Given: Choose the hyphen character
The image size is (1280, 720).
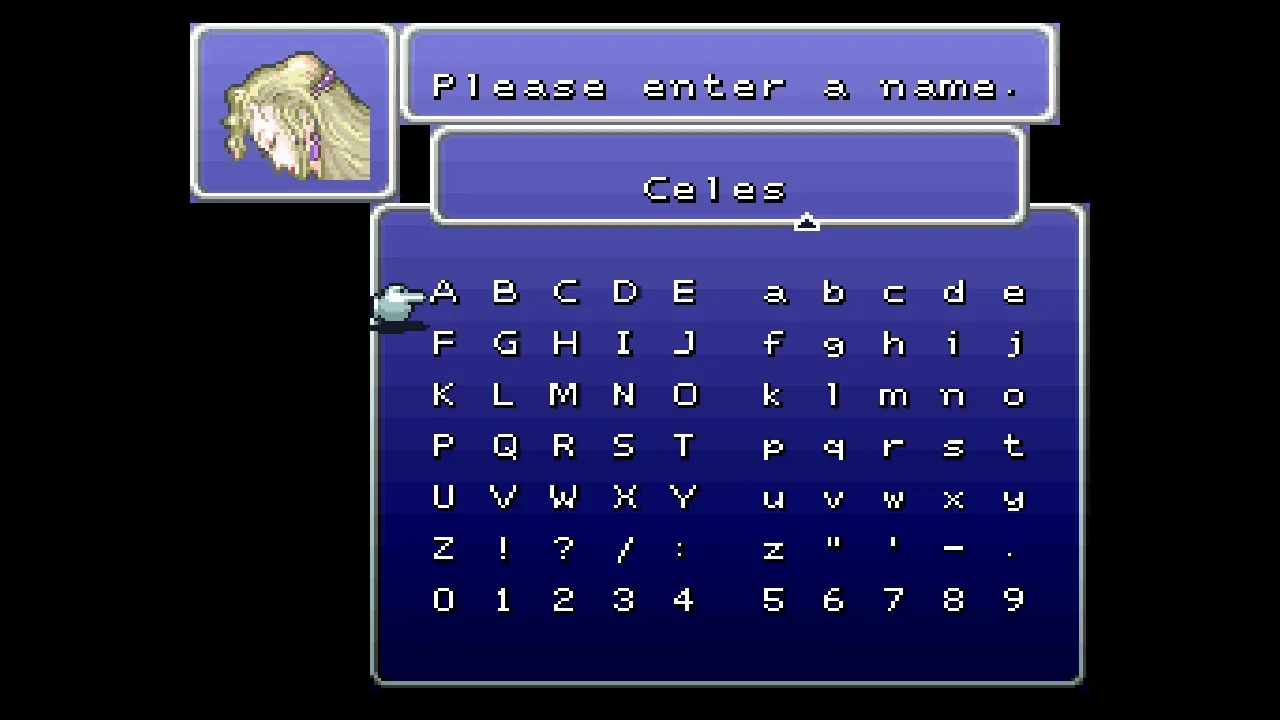Looking at the screenshot, I should pos(953,548).
